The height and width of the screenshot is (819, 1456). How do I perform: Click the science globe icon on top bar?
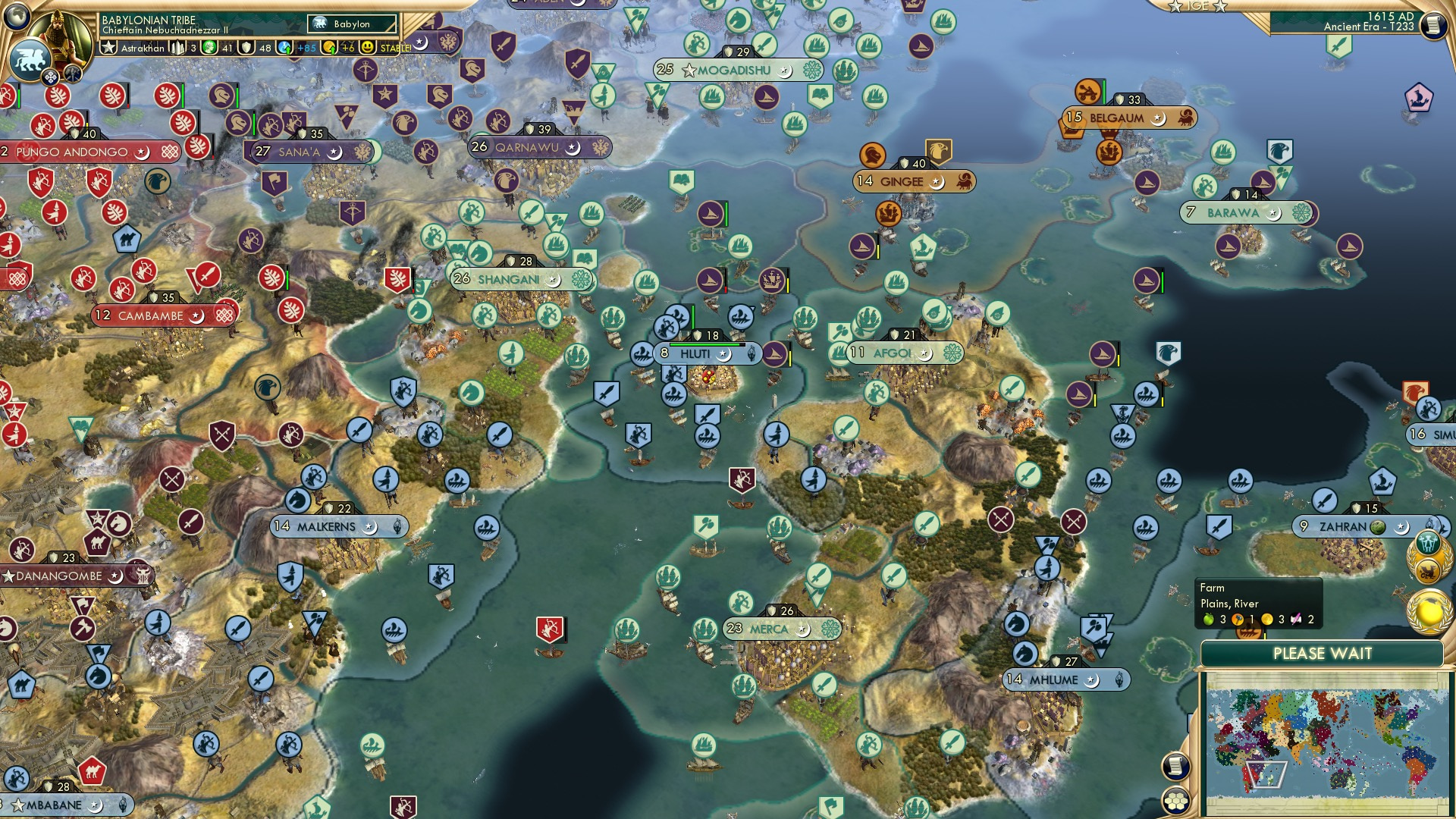pyautogui.click(x=284, y=46)
